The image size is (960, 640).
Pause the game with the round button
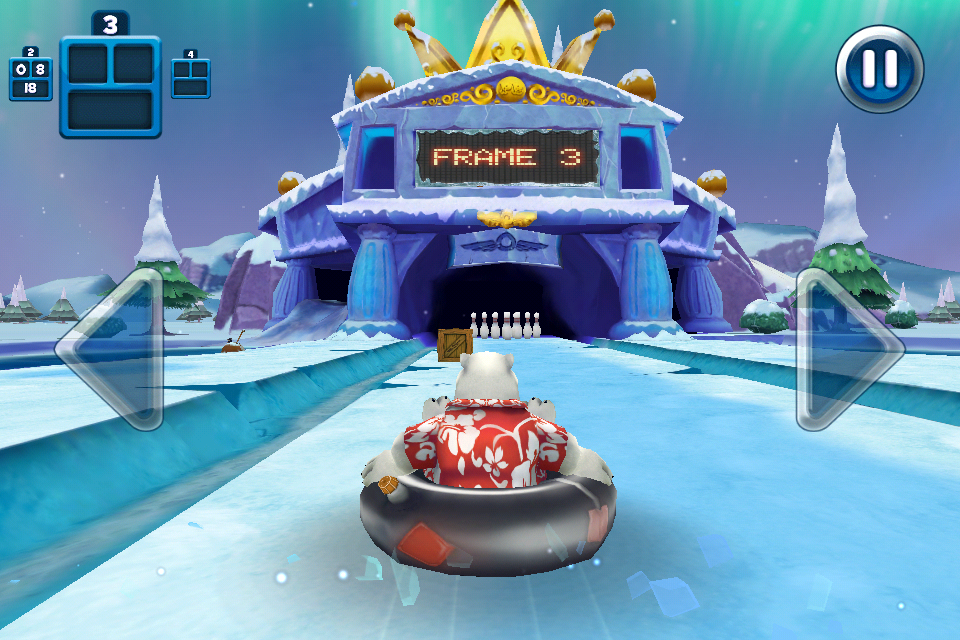tap(880, 69)
